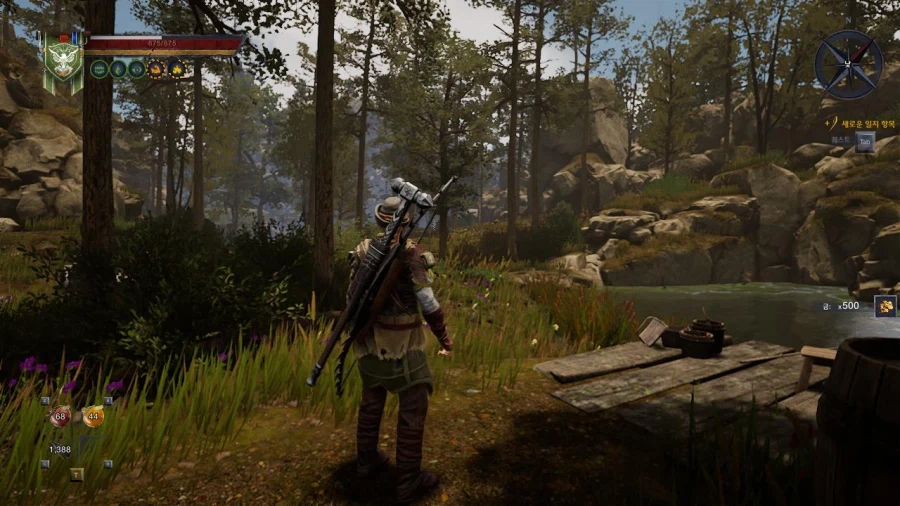The width and height of the screenshot is (900, 506).
Task: Open the compass rose minimap
Action: (x=848, y=64)
